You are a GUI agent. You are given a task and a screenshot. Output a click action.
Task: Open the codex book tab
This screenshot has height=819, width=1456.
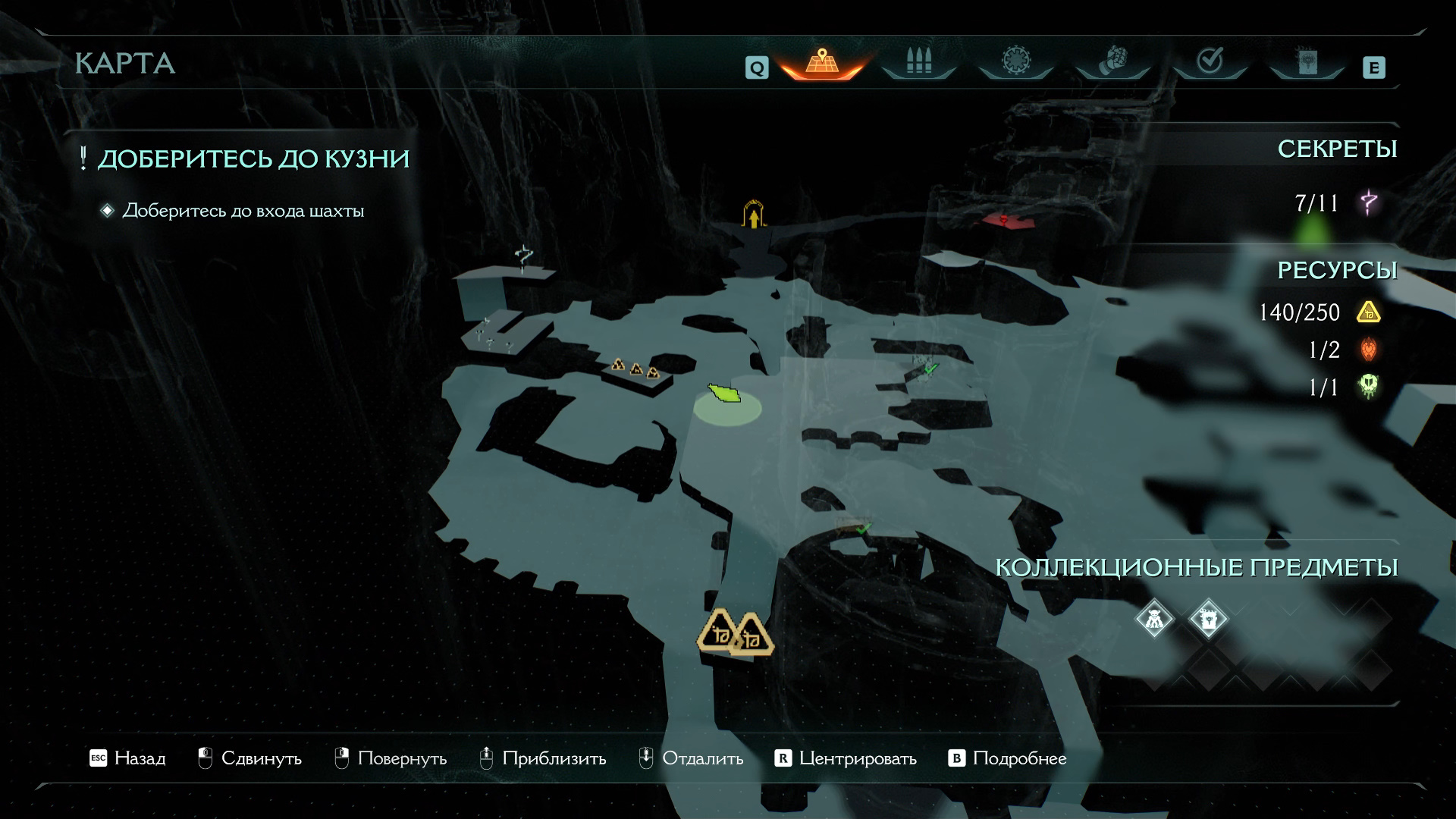1307,62
